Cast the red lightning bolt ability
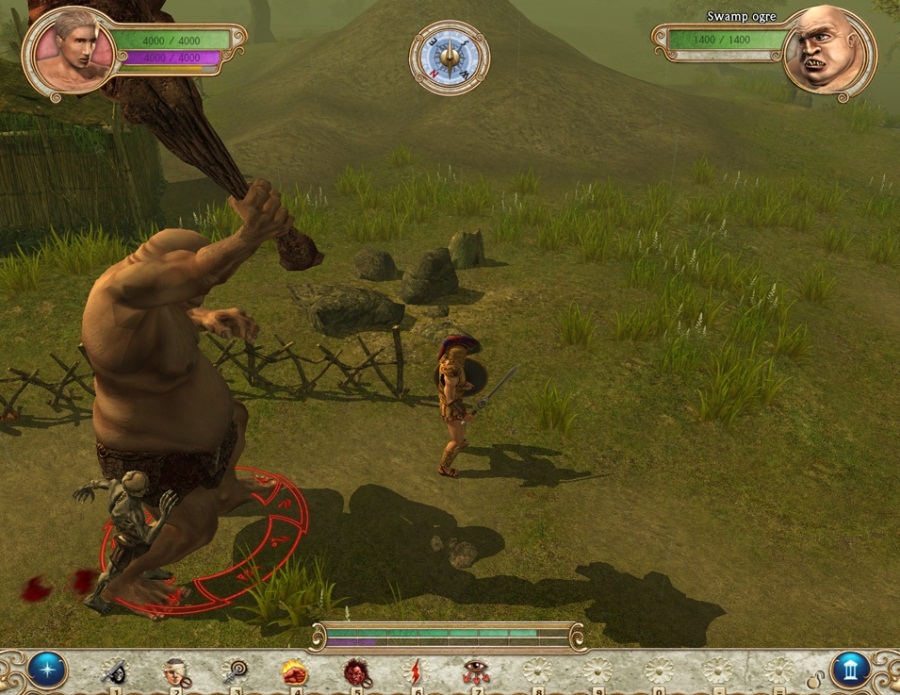Image resolution: width=900 pixels, height=695 pixels. (415, 671)
